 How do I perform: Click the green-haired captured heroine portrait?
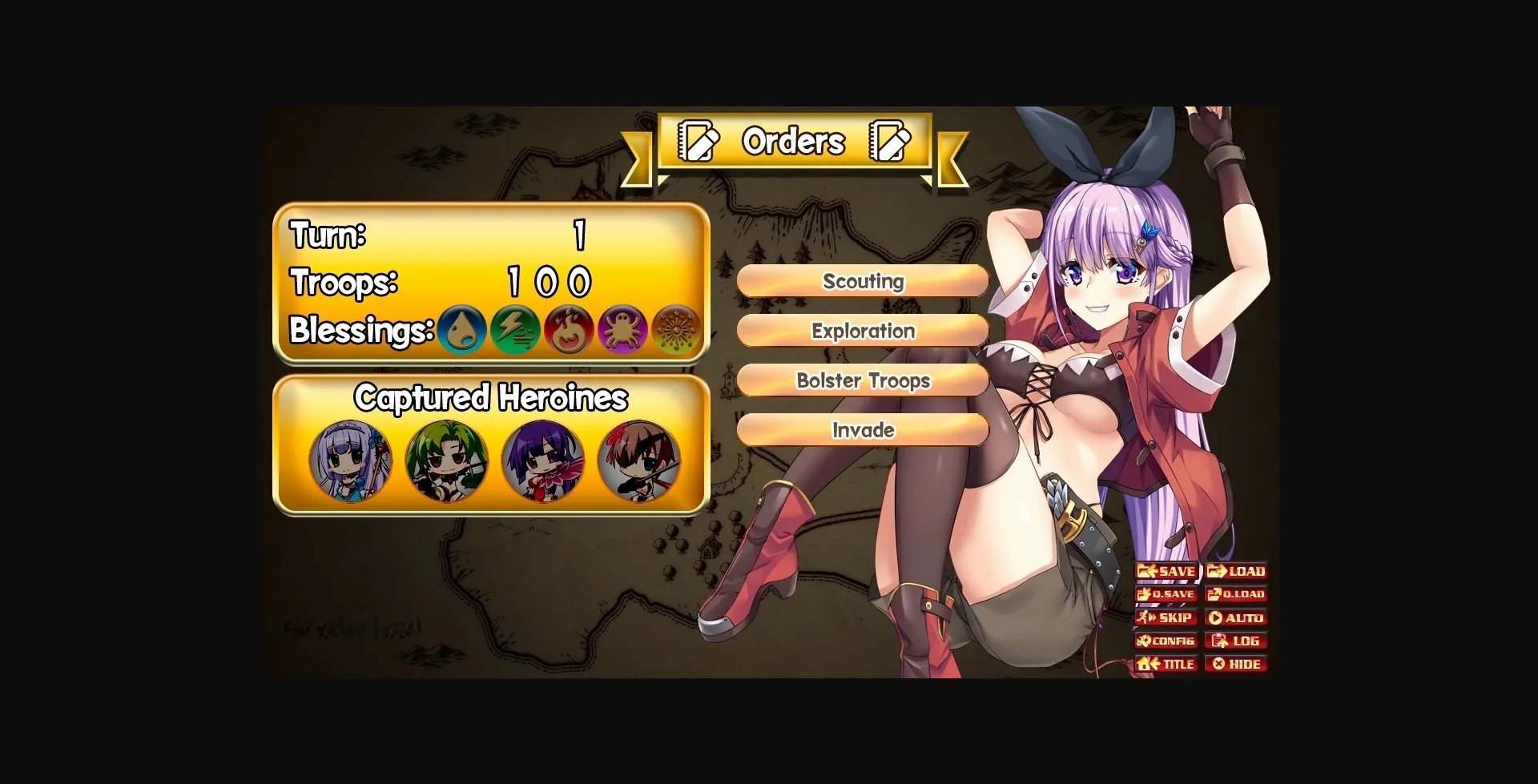click(446, 462)
